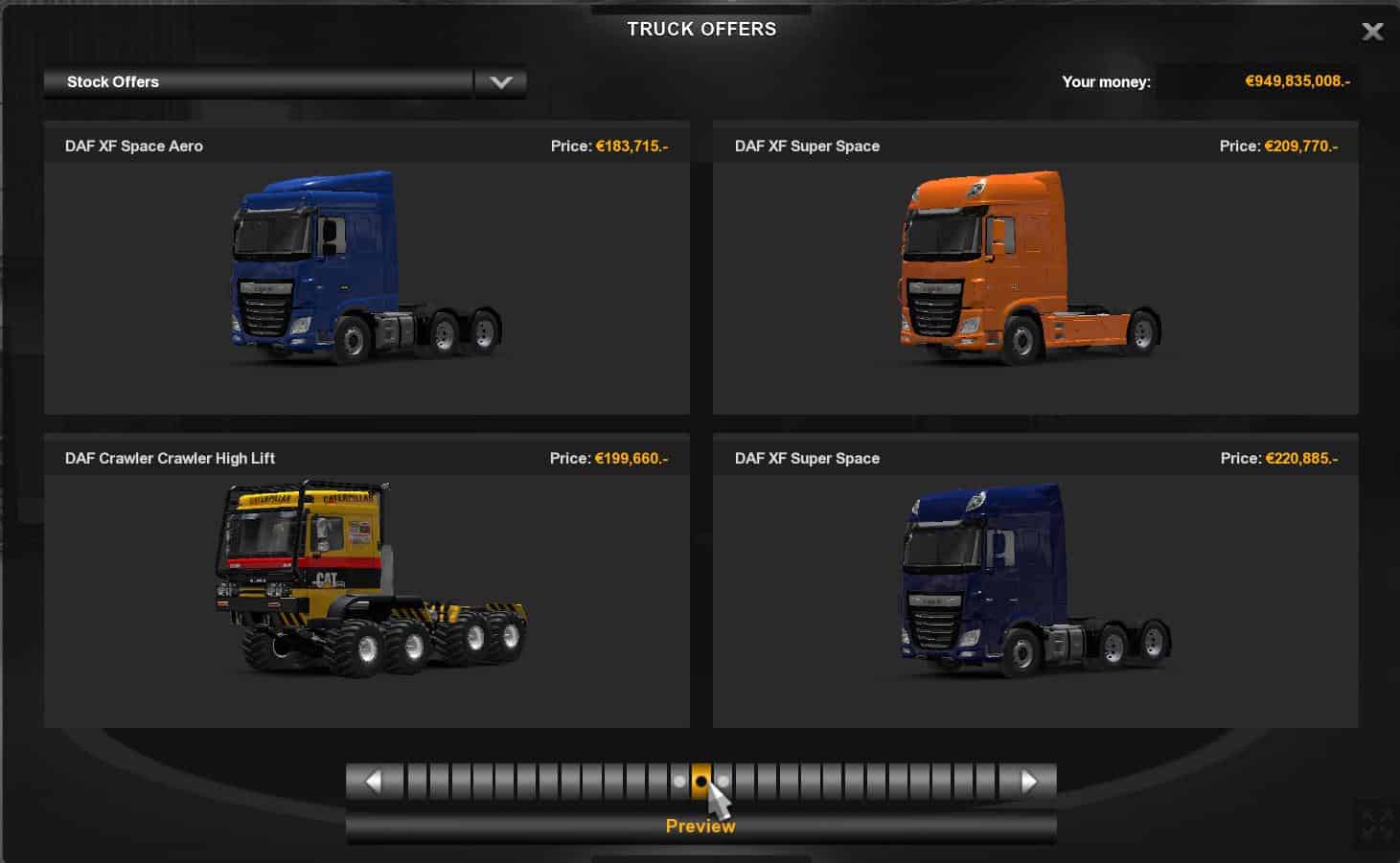Viewport: 1400px width, 863px height.
Task: Go to the next page of offers
Action: [x=1028, y=782]
